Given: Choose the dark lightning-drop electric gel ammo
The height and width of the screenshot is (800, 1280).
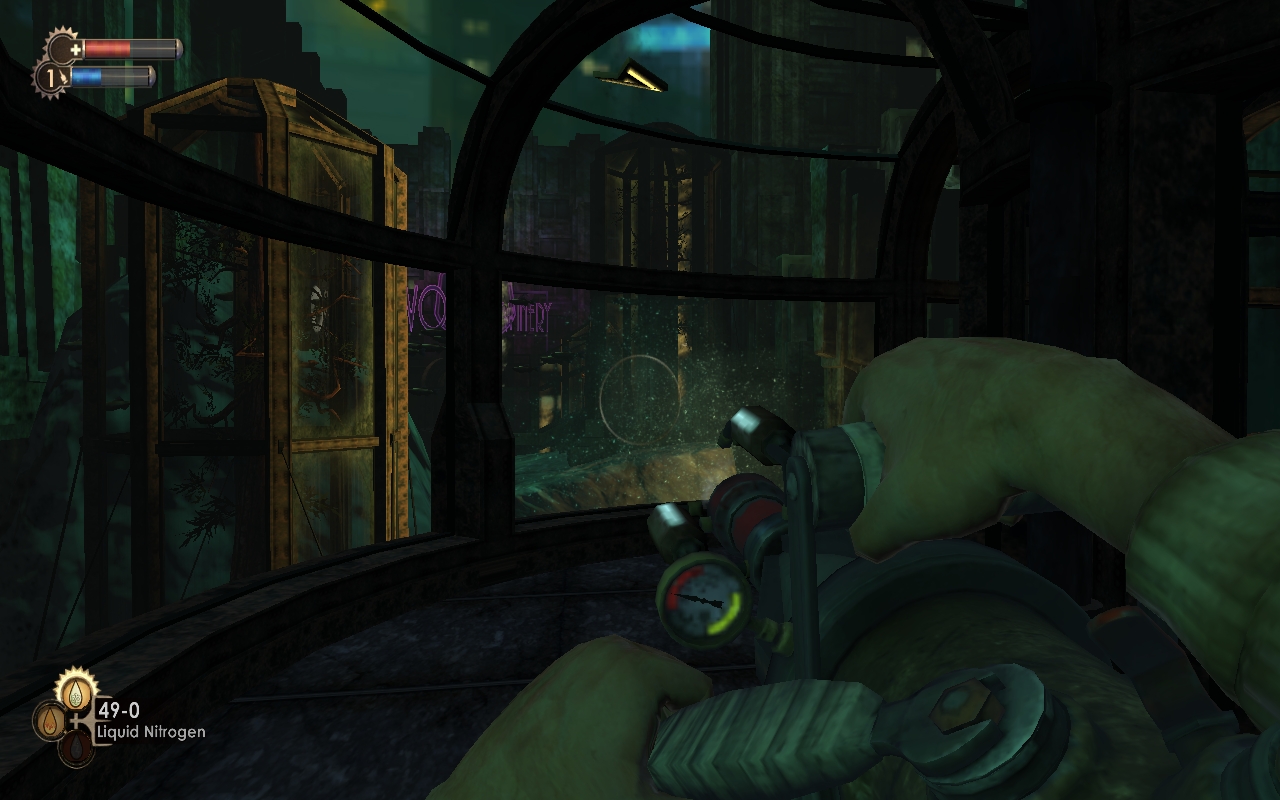Looking at the screenshot, I should (x=76, y=747).
